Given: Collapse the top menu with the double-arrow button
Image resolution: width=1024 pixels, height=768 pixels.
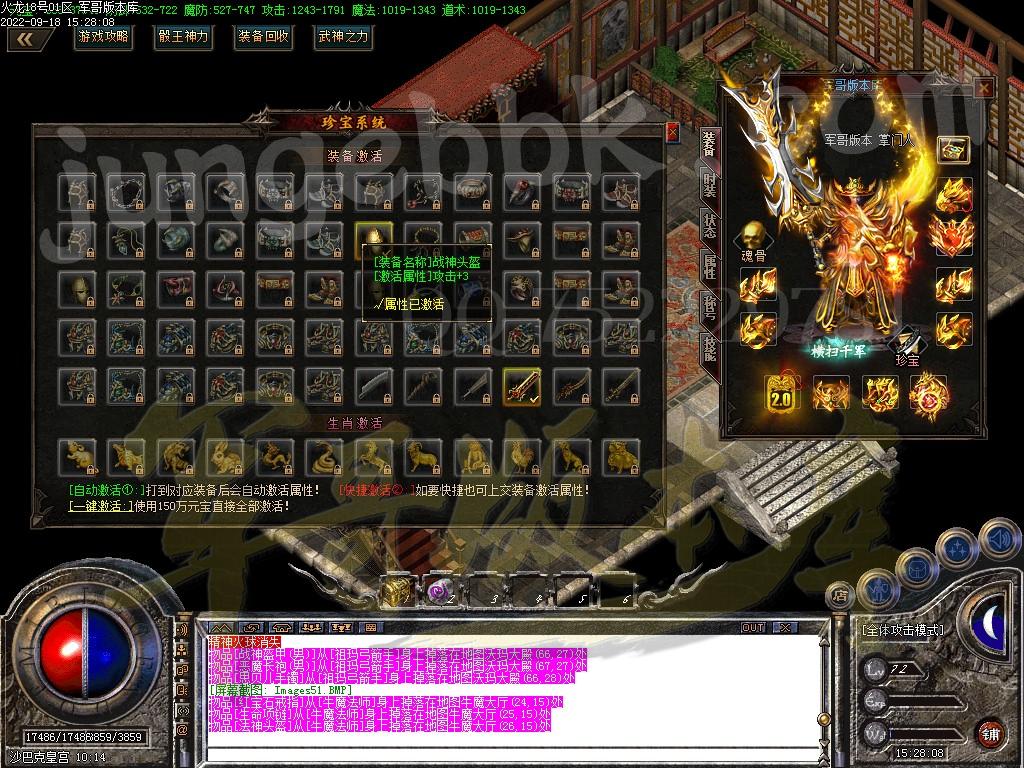Looking at the screenshot, I should [30, 39].
